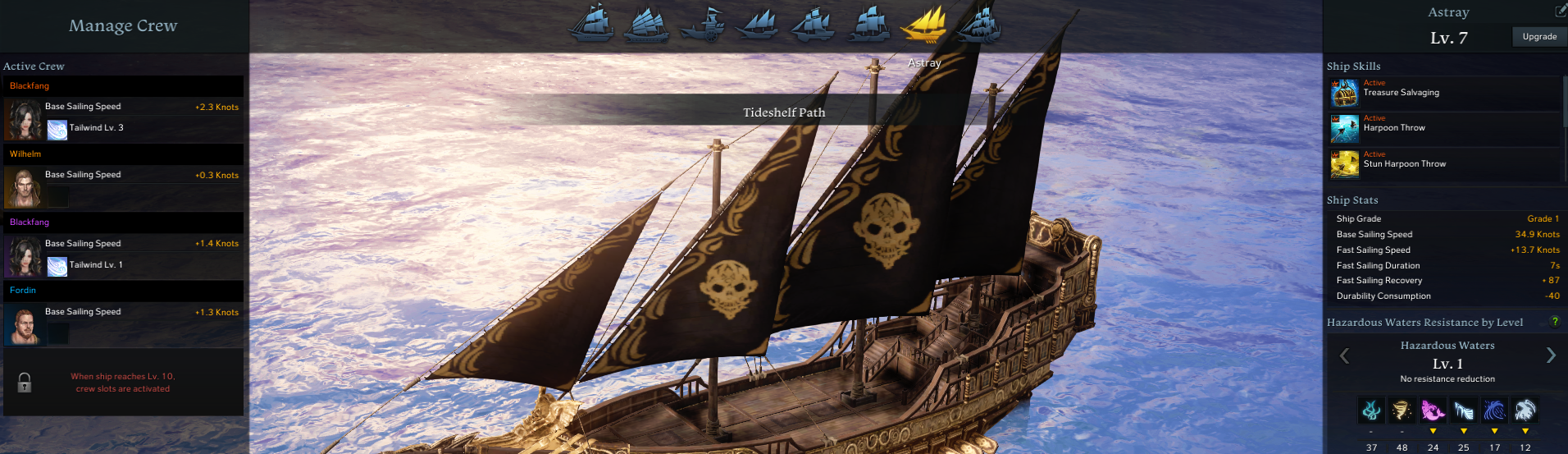This screenshot has width=1568, height=454.
Task: View the Stun Harpoon Throw skill
Action: tap(1345, 164)
